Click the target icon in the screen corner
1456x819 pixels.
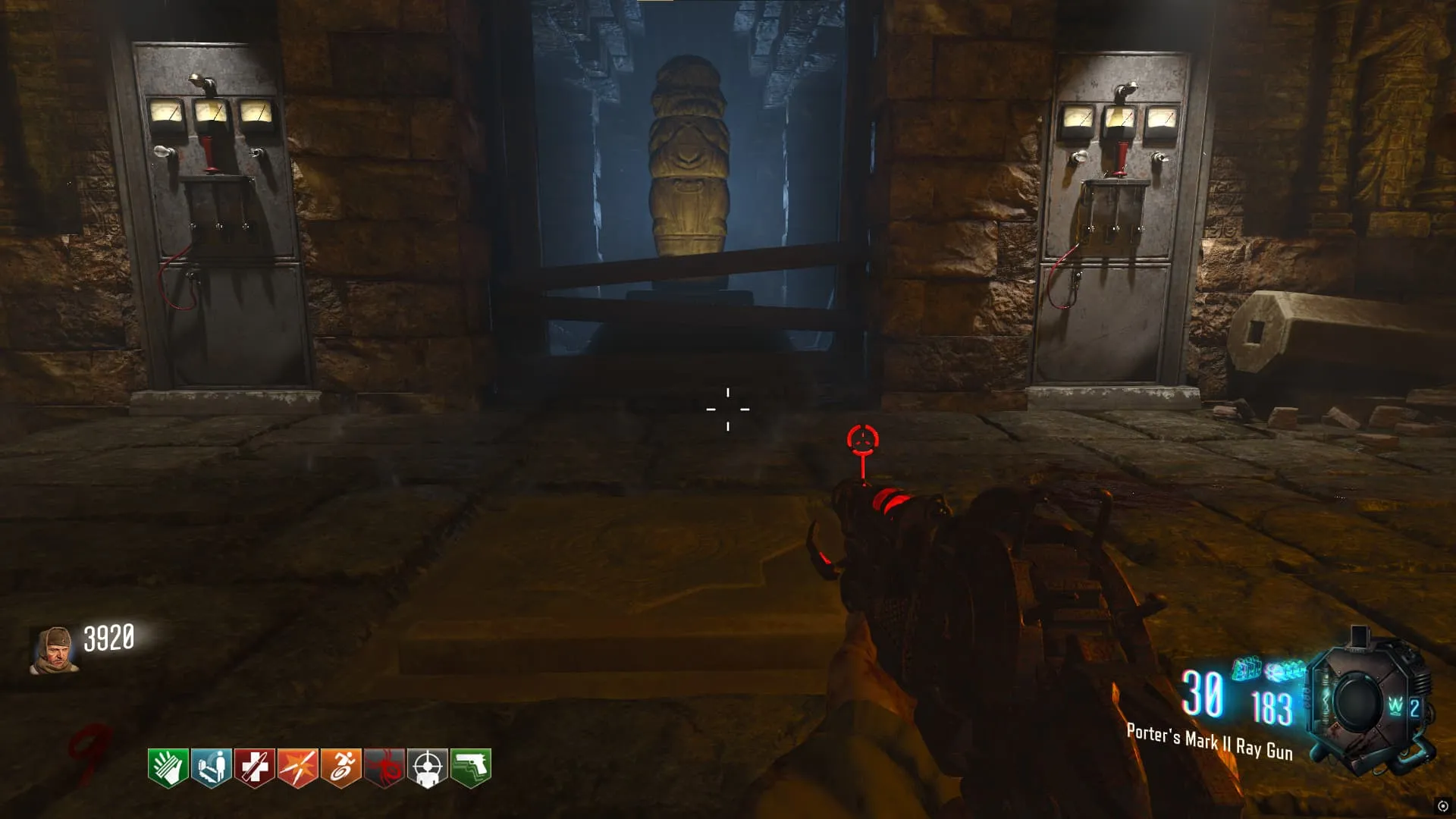1442,806
